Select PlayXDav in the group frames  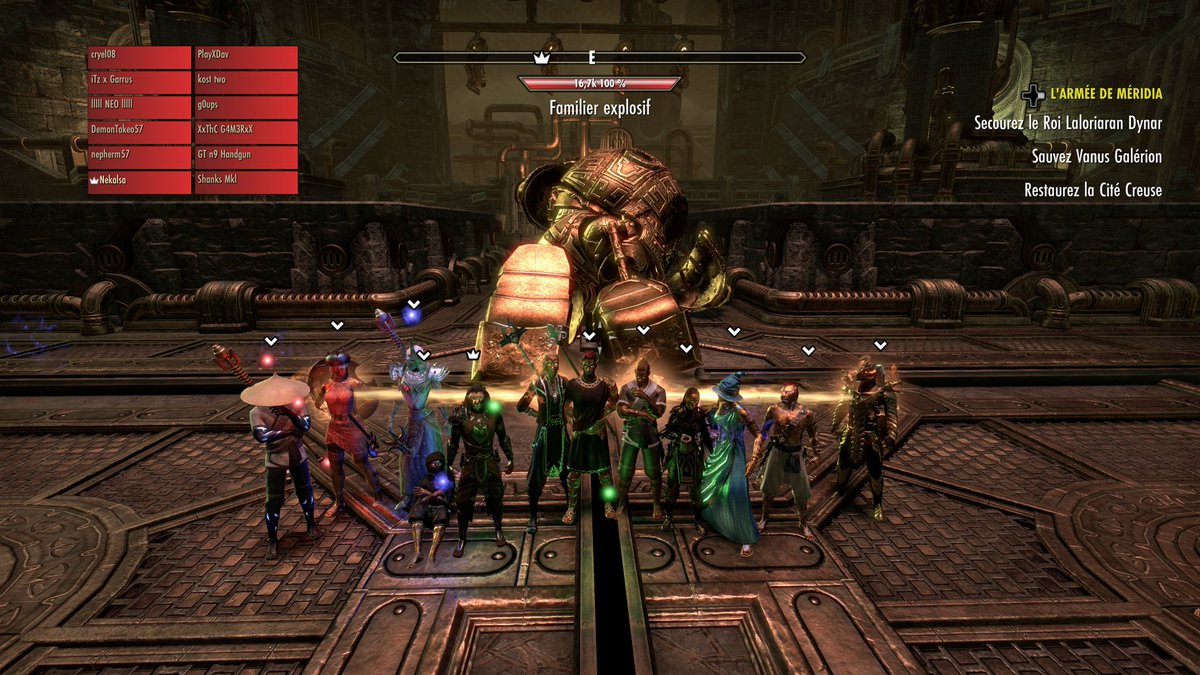click(246, 57)
